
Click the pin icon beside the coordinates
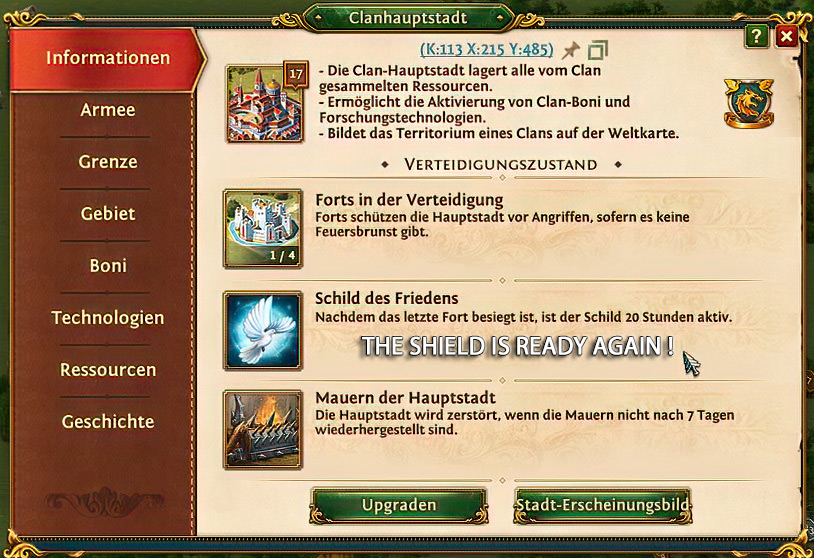coord(571,50)
